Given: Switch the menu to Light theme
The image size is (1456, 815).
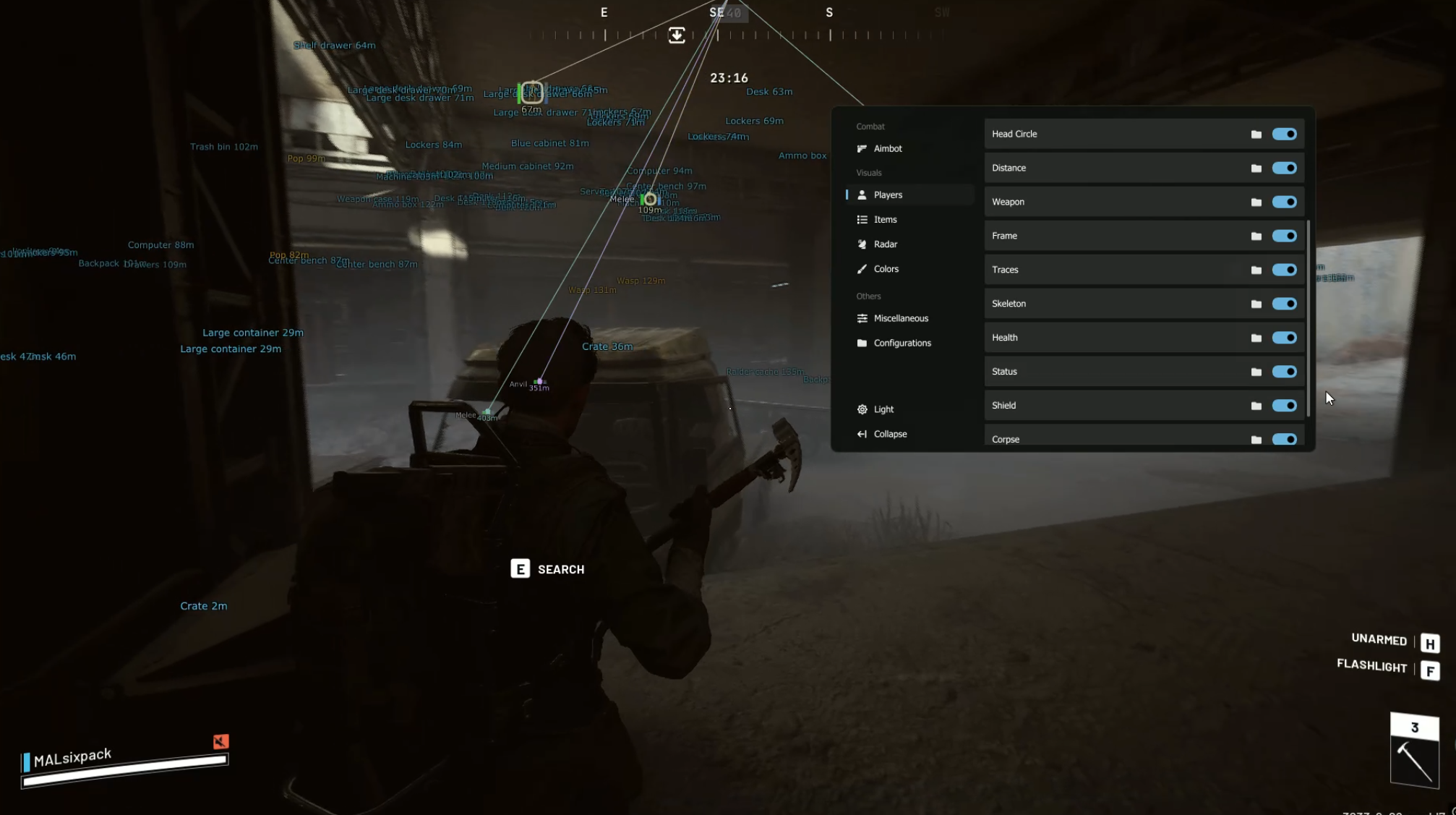Looking at the screenshot, I should pyautogui.click(x=883, y=409).
